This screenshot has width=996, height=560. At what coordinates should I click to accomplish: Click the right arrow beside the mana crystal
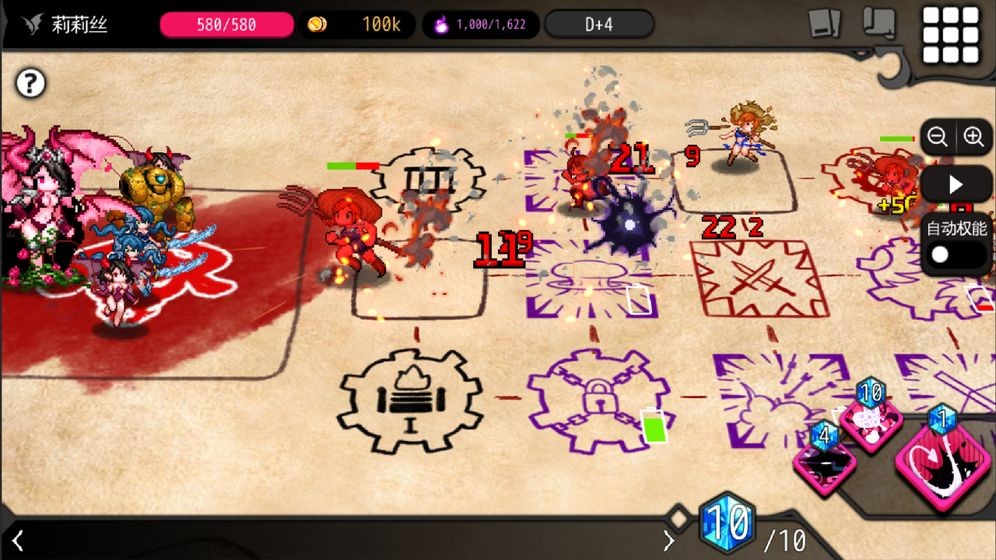coord(669,541)
